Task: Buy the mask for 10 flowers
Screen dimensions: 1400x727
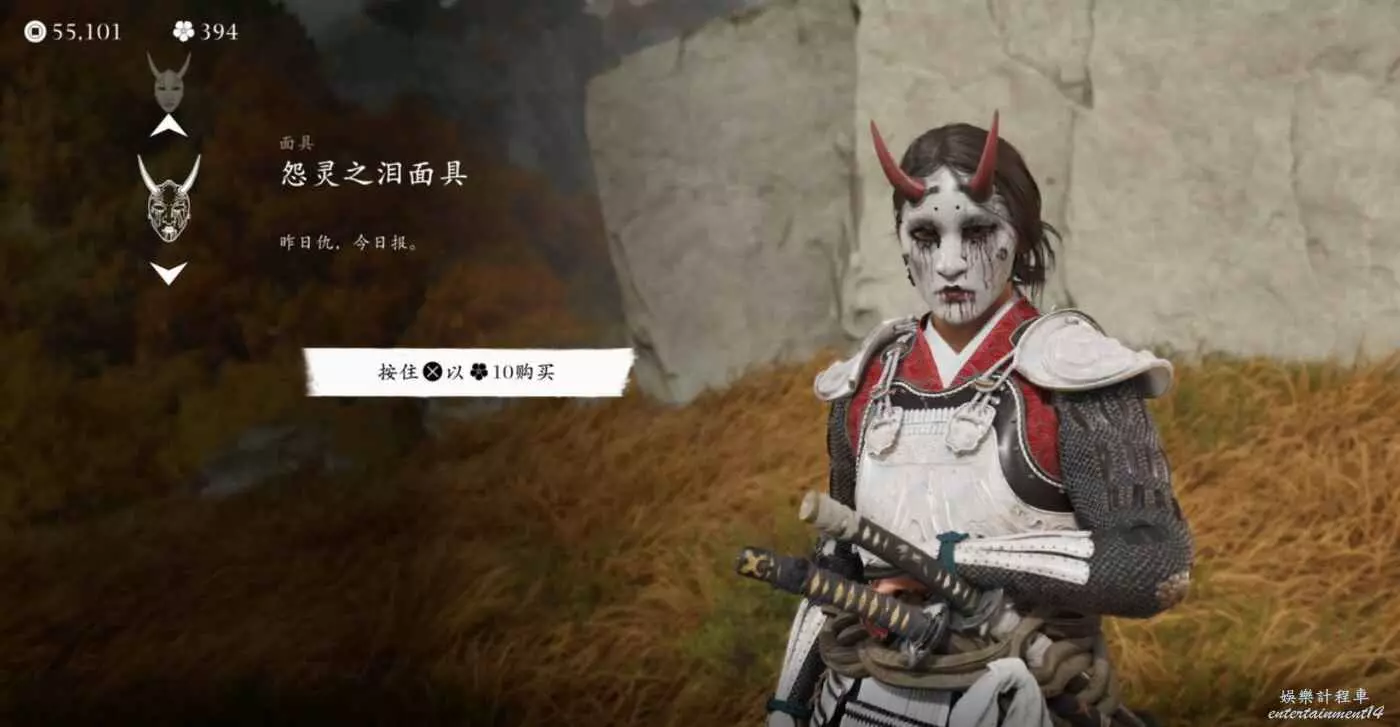Action: (468, 372)
